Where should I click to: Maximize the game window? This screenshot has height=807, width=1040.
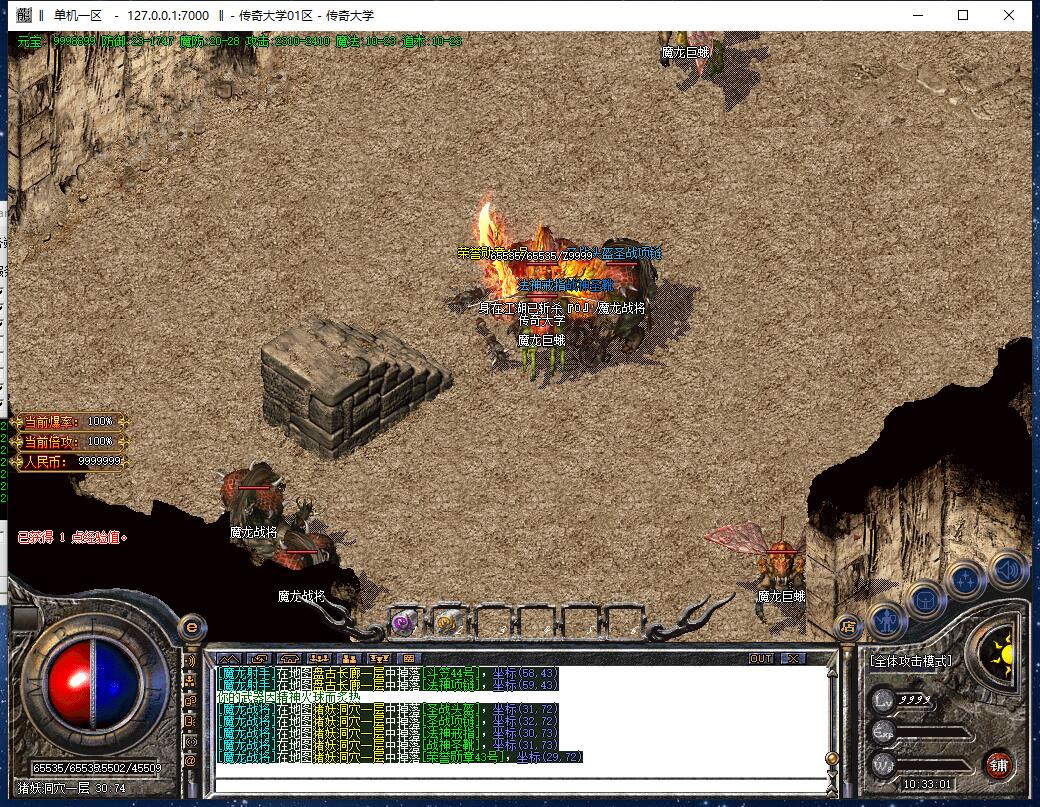click(x=963, y=15)
